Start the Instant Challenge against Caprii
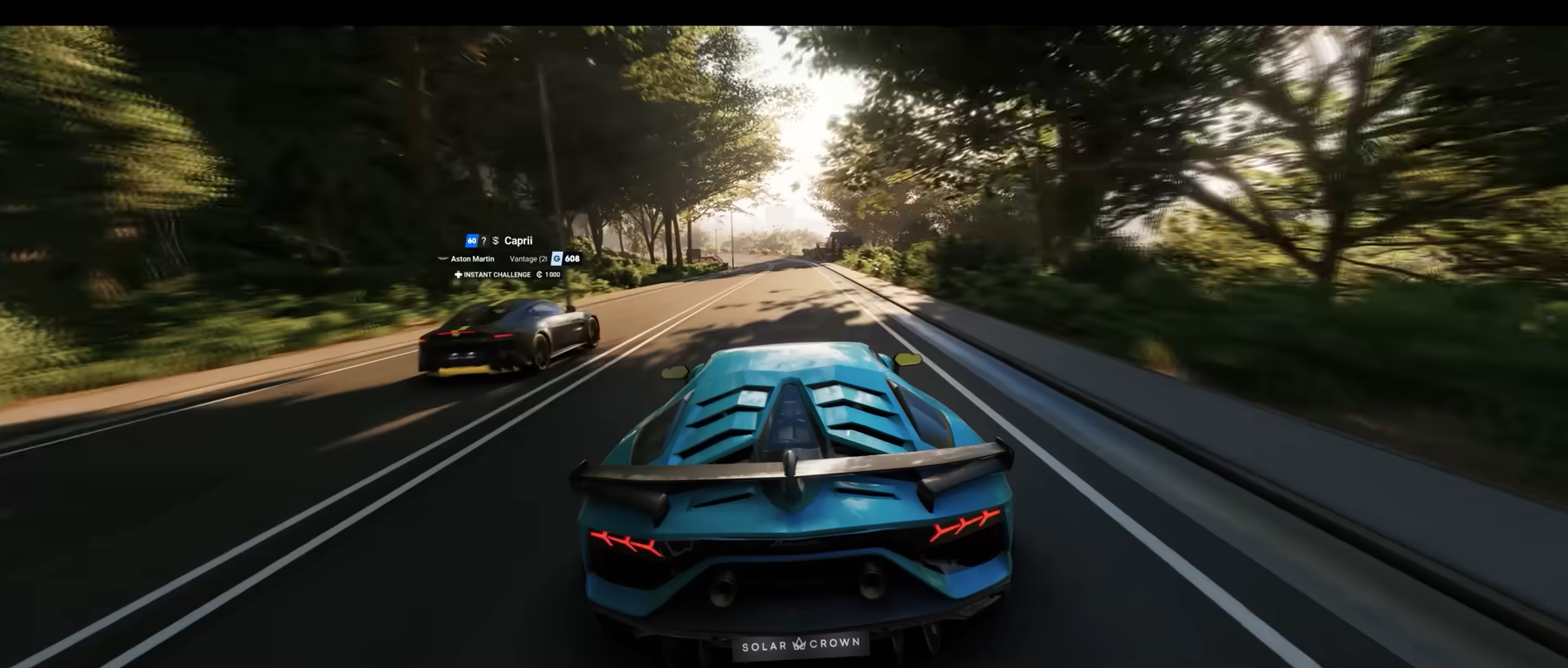 [x=497, y=275]
